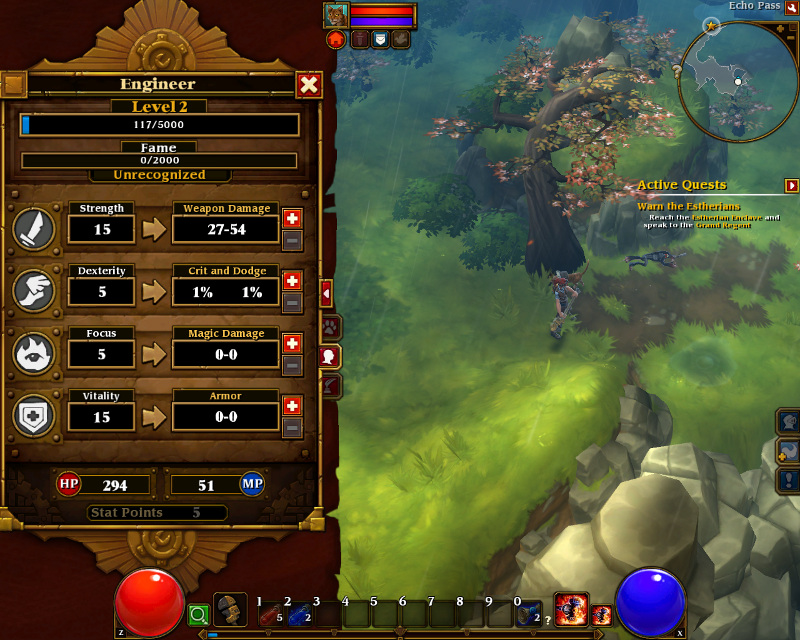Use the blue mana potion in slot 2
The width and height of the screenshot is (800, 640).
[298, 614]
